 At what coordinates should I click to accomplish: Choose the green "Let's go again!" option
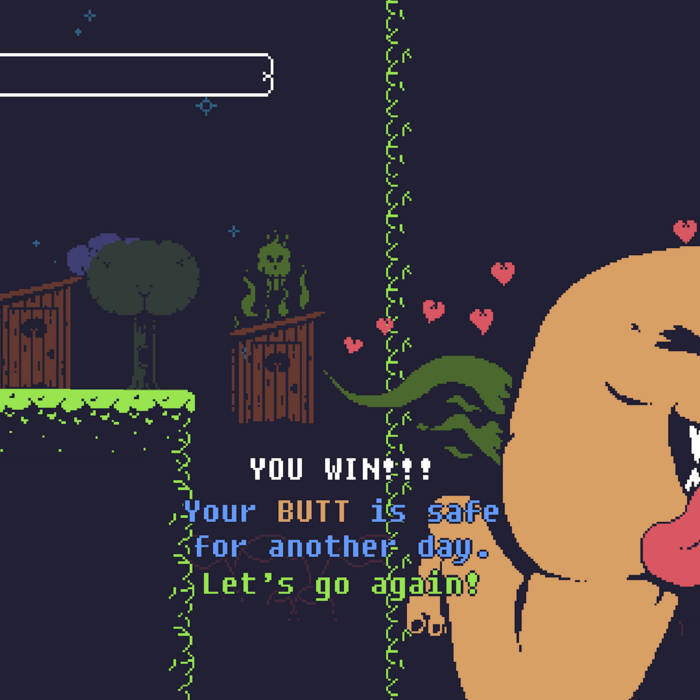pos(341,583)
